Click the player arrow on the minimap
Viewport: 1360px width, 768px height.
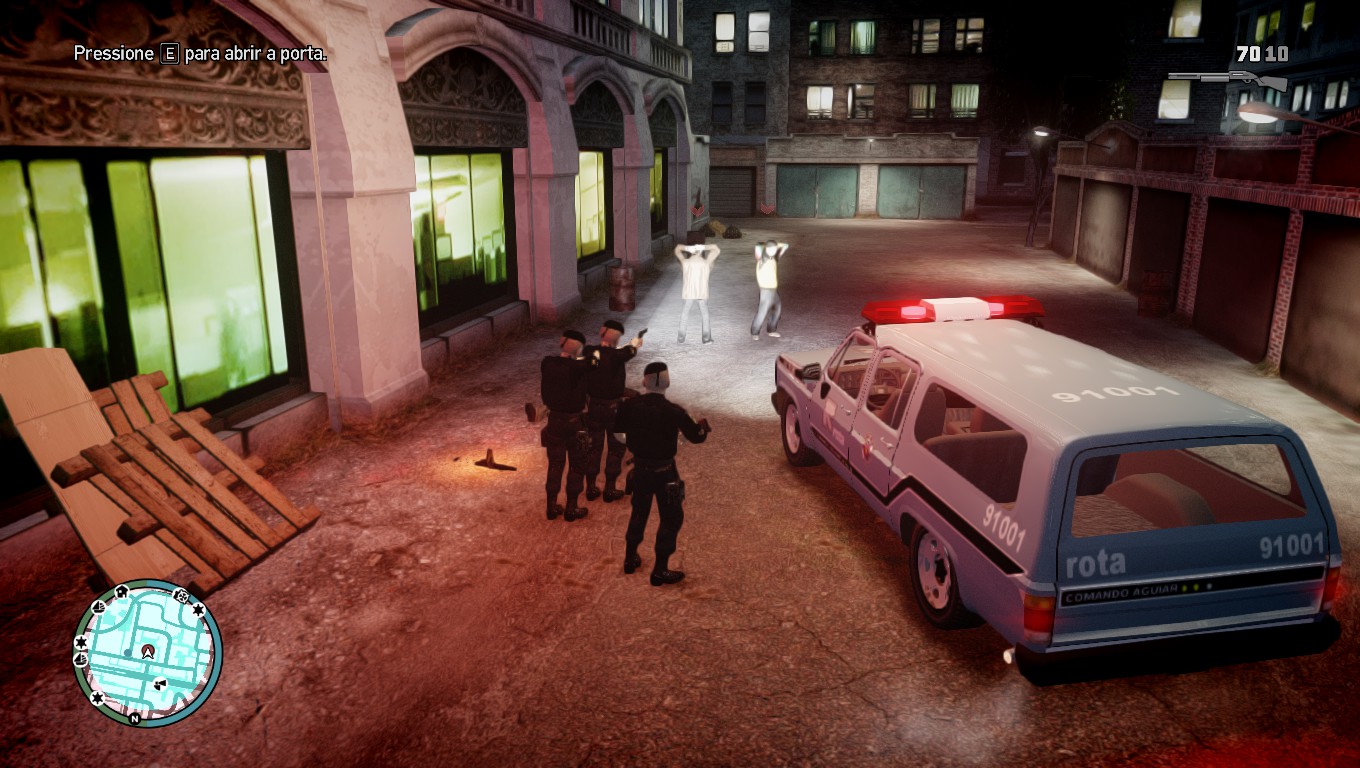(148, 652)
